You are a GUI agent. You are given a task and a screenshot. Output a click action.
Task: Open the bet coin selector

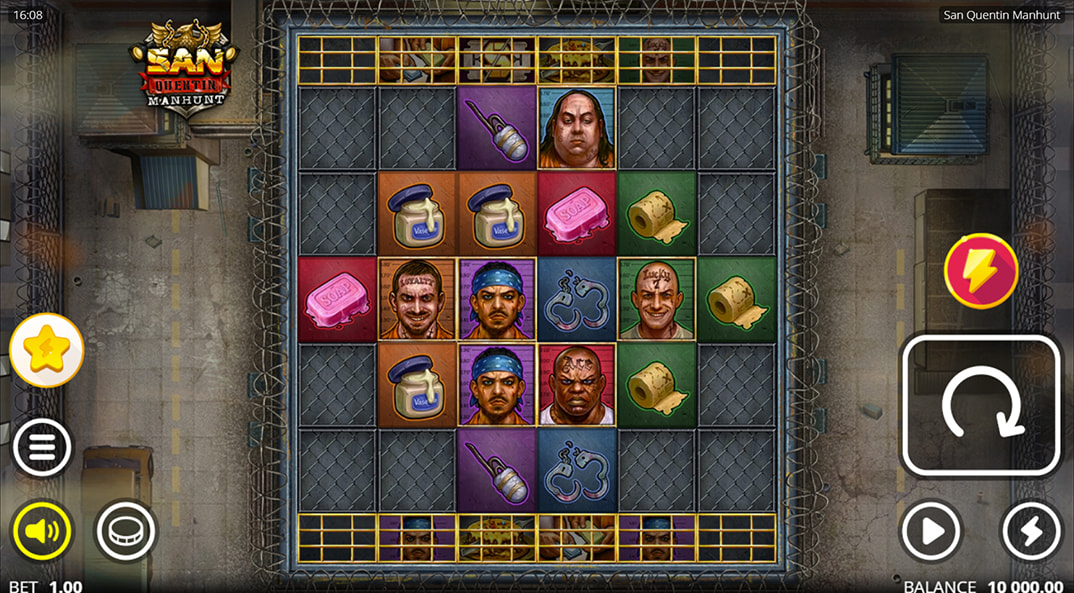point(126,530)
